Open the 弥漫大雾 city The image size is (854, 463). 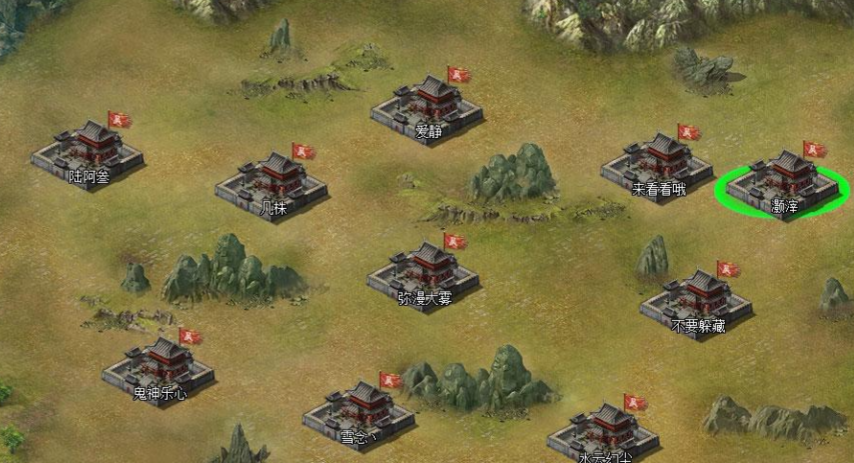click(423, 274)
